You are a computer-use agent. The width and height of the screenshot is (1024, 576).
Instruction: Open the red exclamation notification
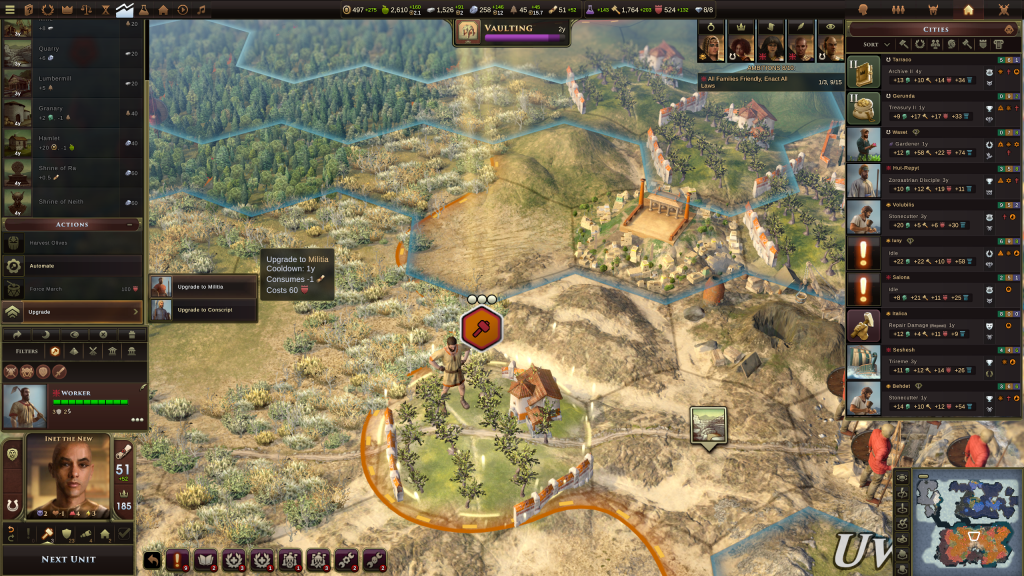coord(180,561)
